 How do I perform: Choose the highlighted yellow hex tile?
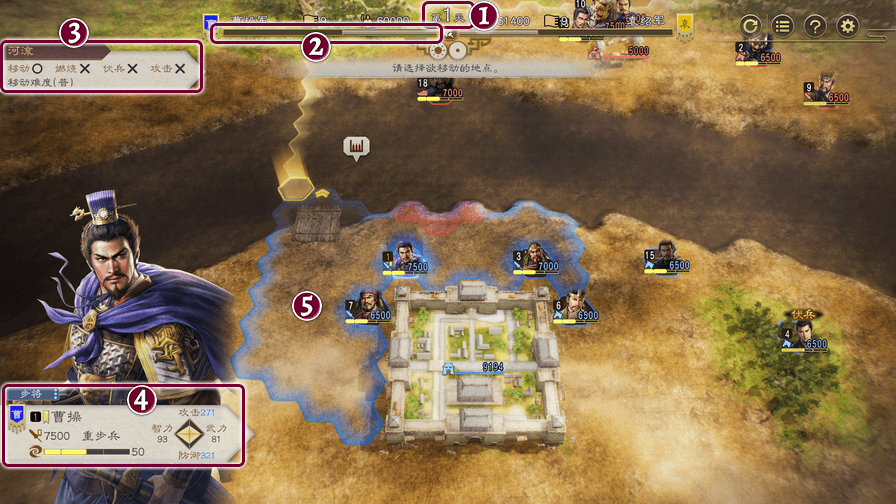pyautogui.click(x=298, y=187)
